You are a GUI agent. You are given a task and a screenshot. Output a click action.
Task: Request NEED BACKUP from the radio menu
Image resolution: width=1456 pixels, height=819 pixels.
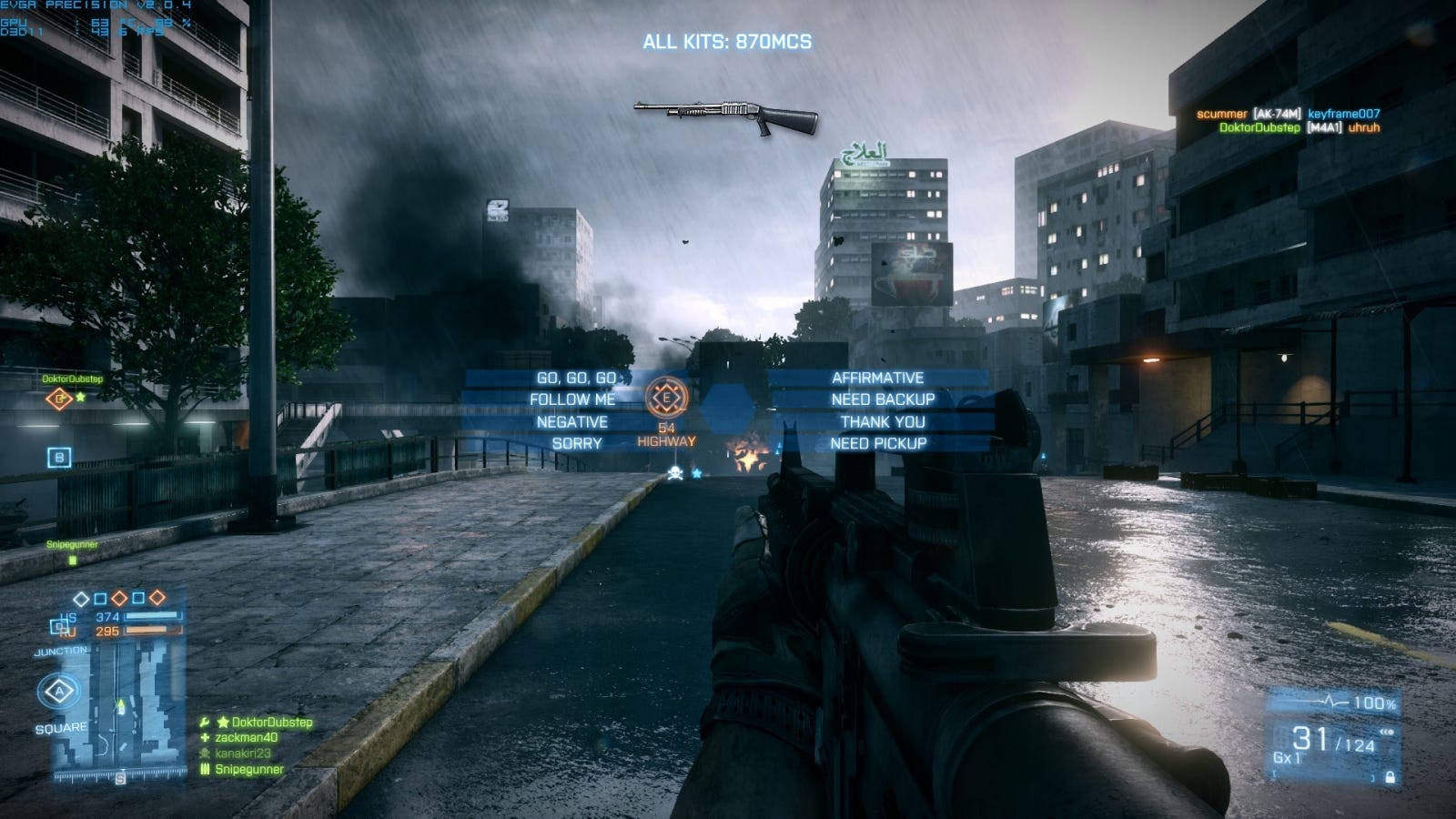(x=883, y=399)
